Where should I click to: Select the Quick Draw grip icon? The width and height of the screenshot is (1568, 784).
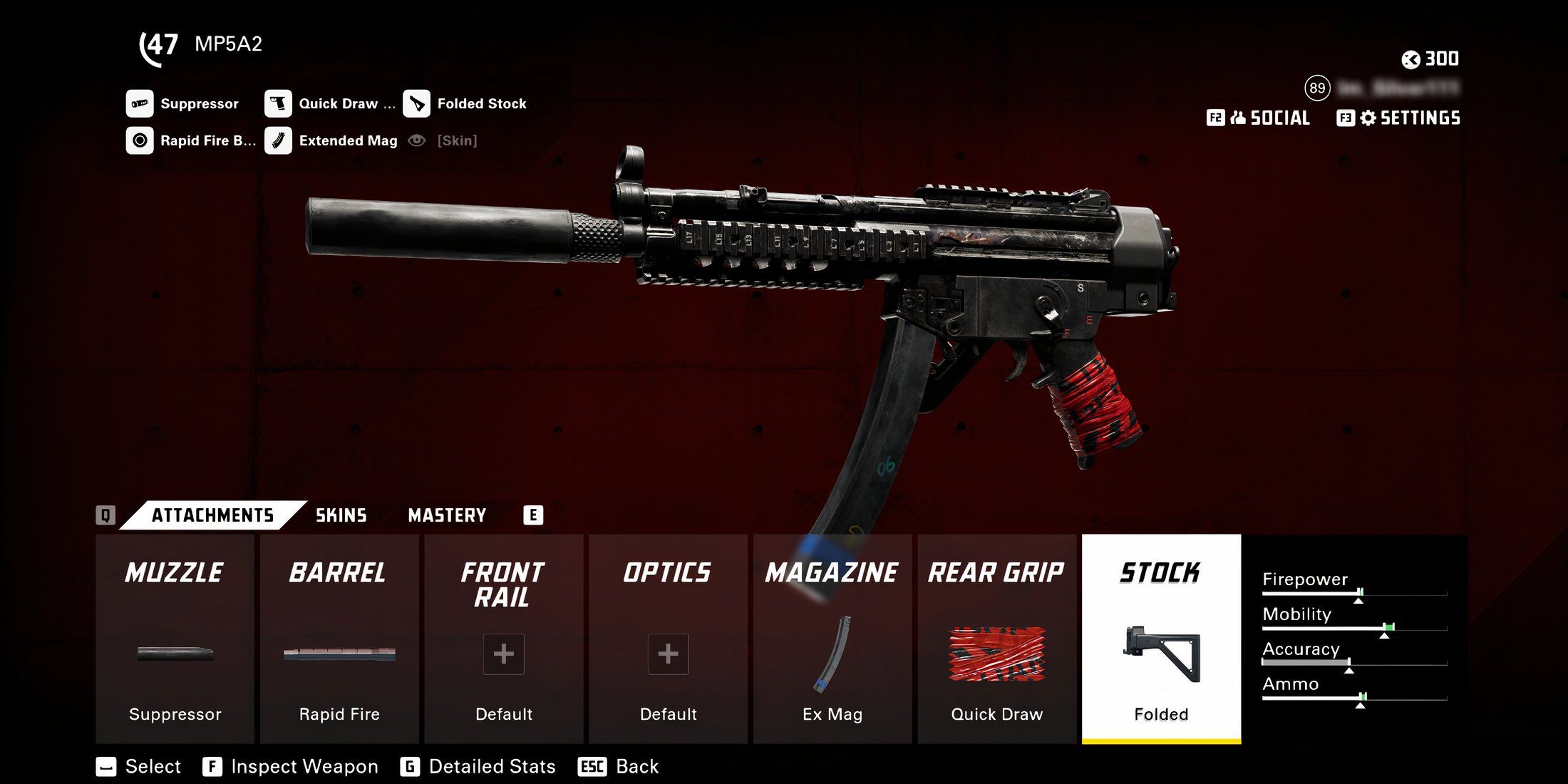(x=279, y=103)
